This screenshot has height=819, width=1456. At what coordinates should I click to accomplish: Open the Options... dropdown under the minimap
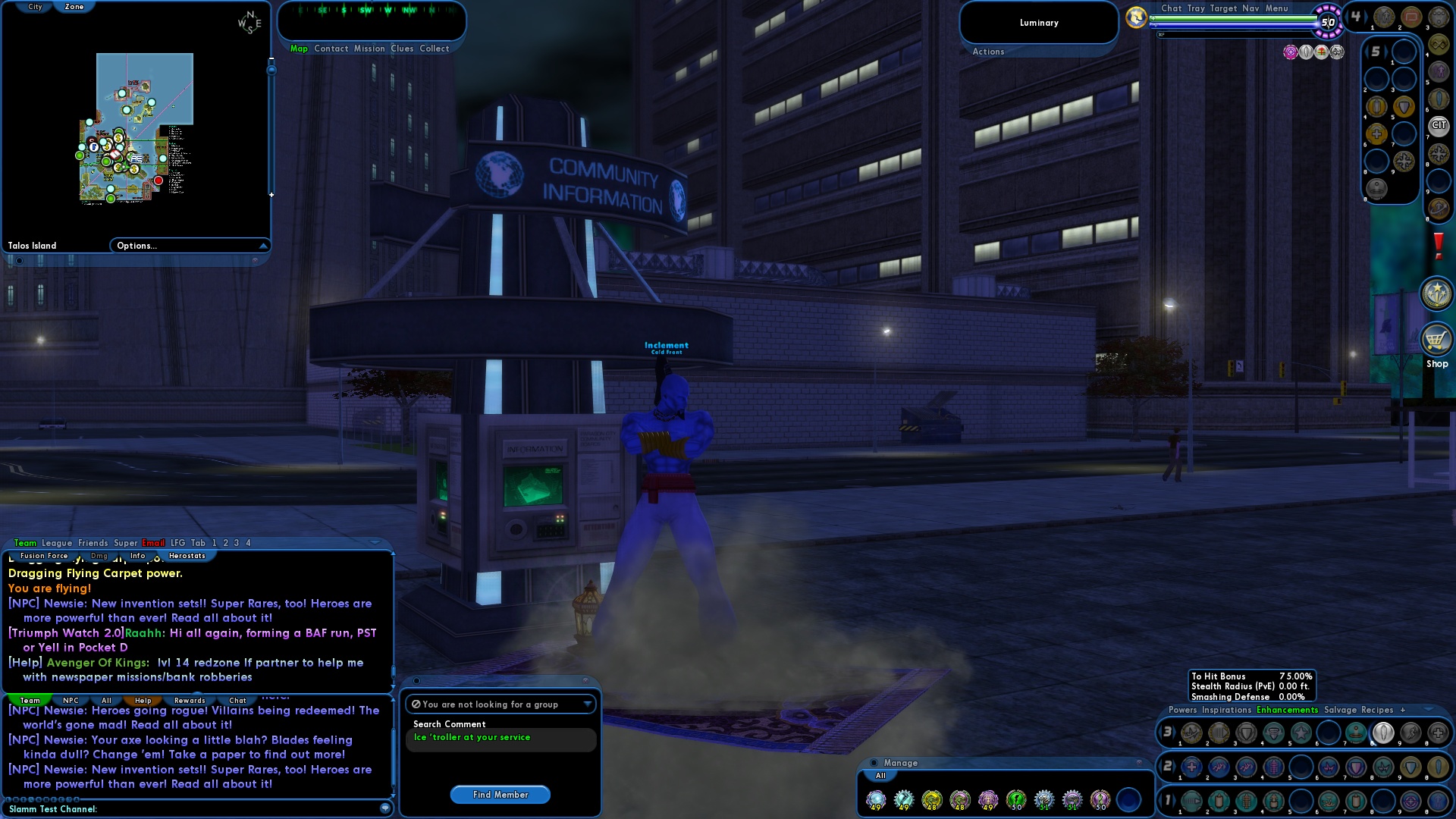[x=188, y=245]
